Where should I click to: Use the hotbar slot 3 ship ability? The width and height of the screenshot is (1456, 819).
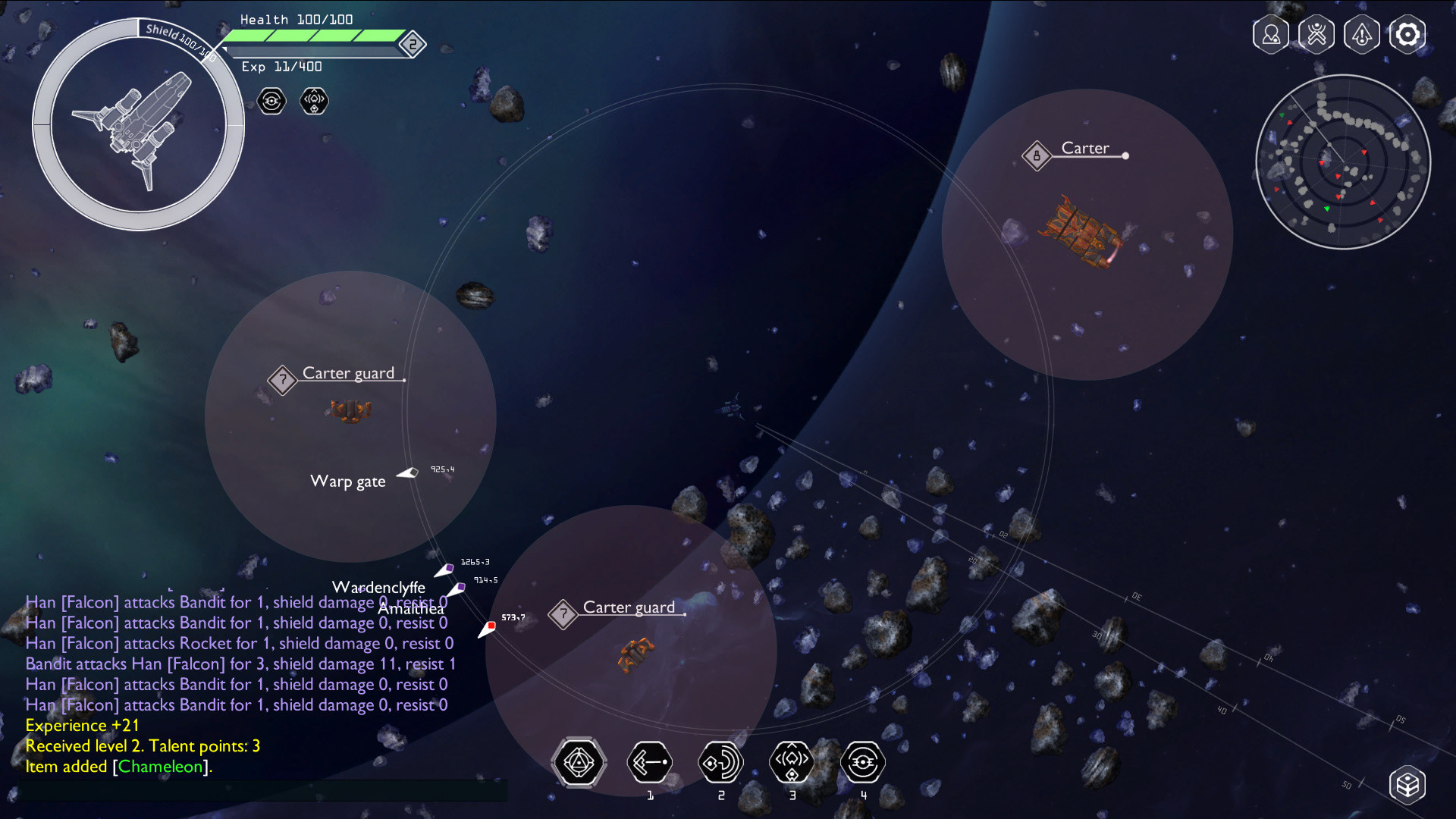tap(792, 762)
